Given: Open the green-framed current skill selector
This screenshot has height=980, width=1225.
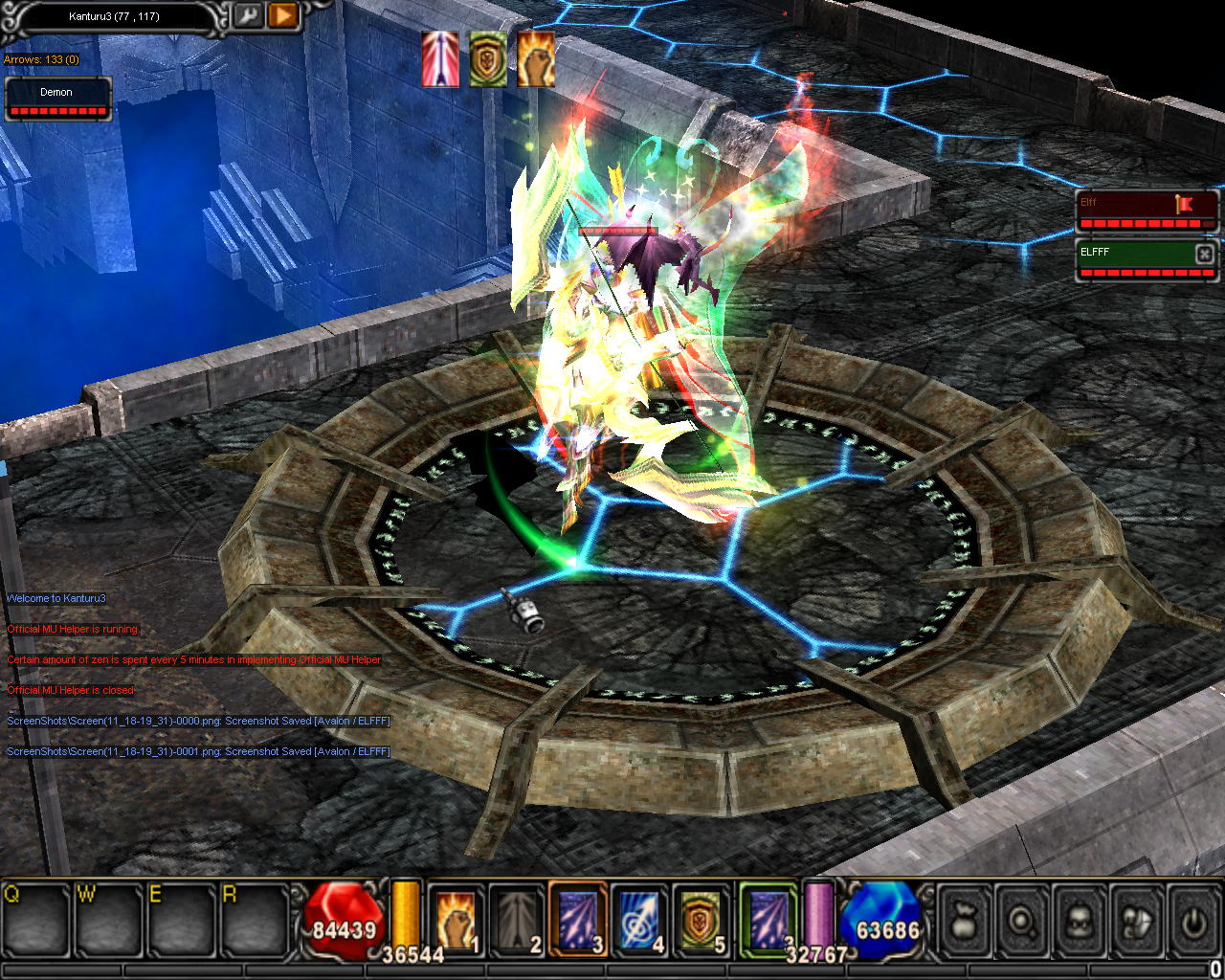Looking at the screenshot, I should [x=768, y=921].
